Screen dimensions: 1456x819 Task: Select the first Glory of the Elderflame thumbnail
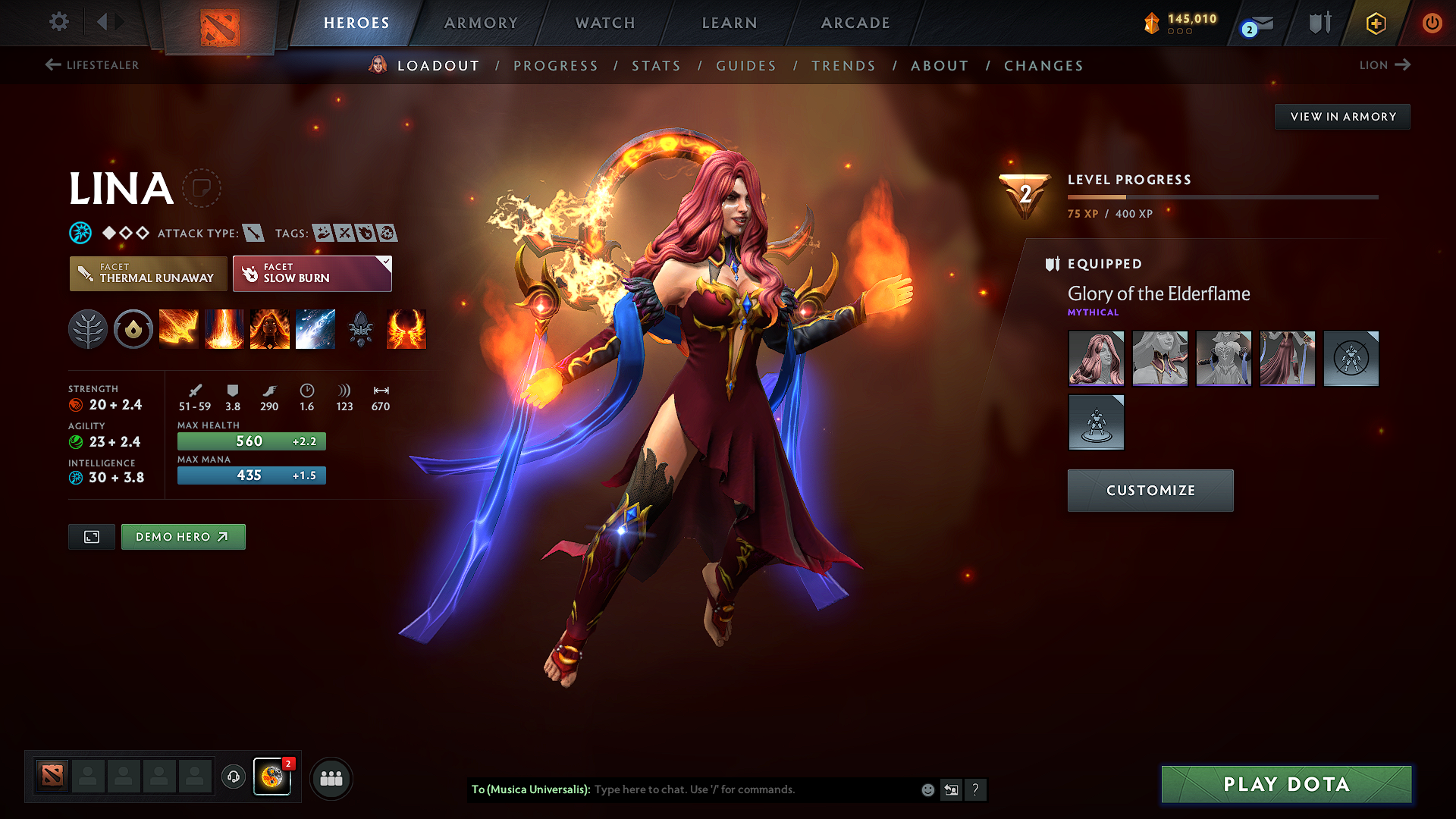click(x=1096, y=359)
